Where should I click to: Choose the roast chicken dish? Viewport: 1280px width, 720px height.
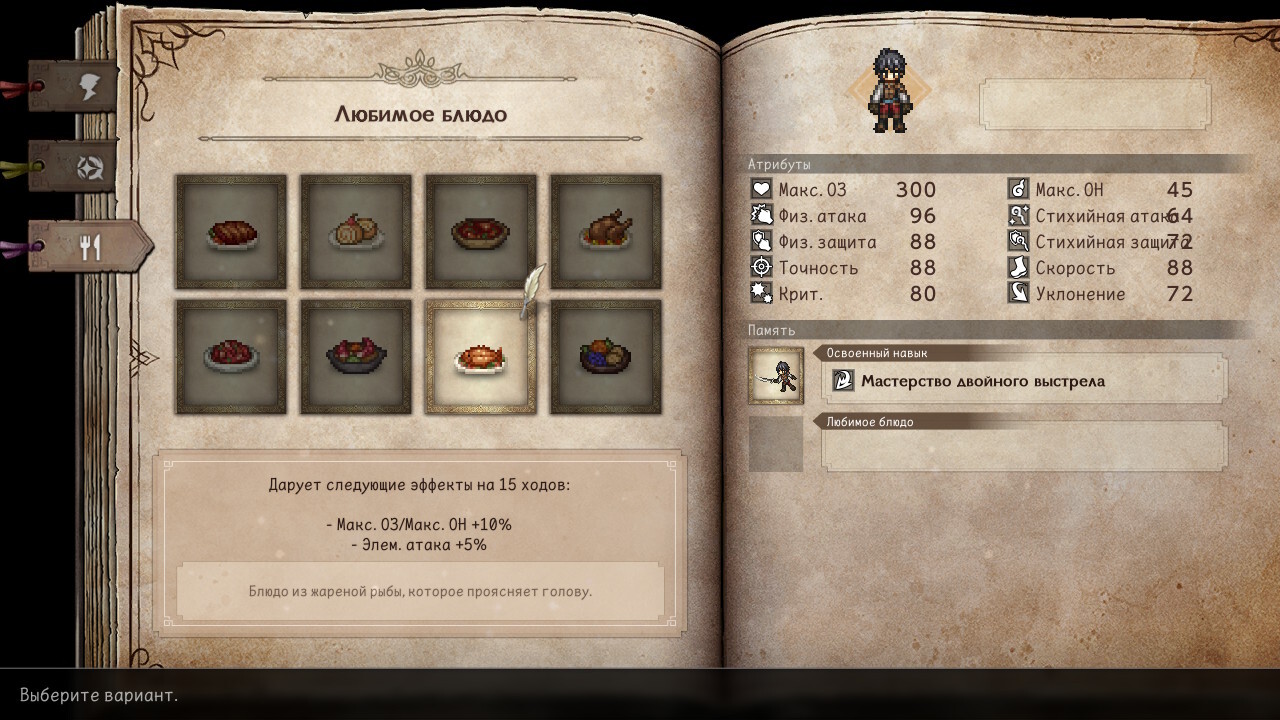pos(606,232)
